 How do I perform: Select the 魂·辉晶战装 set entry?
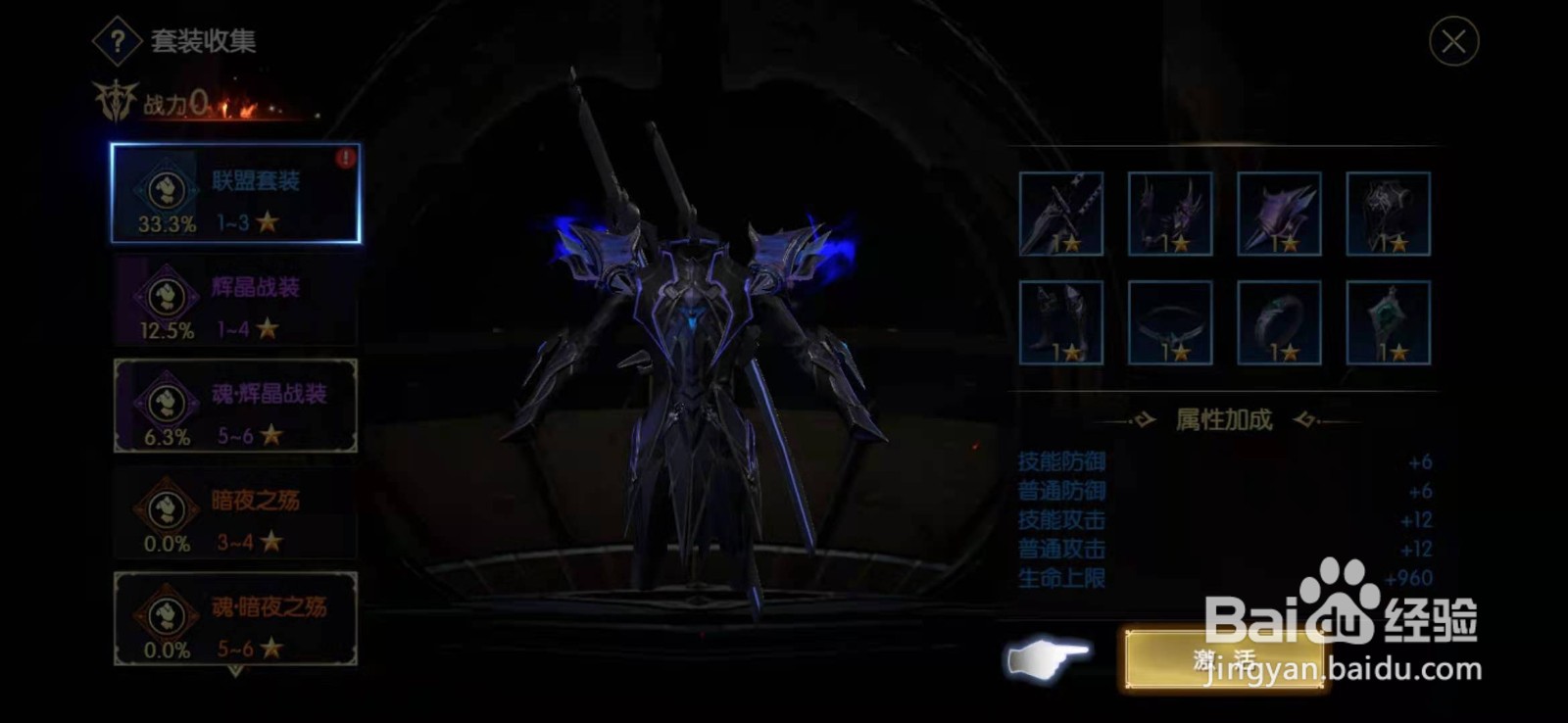[x=233, y=406]
